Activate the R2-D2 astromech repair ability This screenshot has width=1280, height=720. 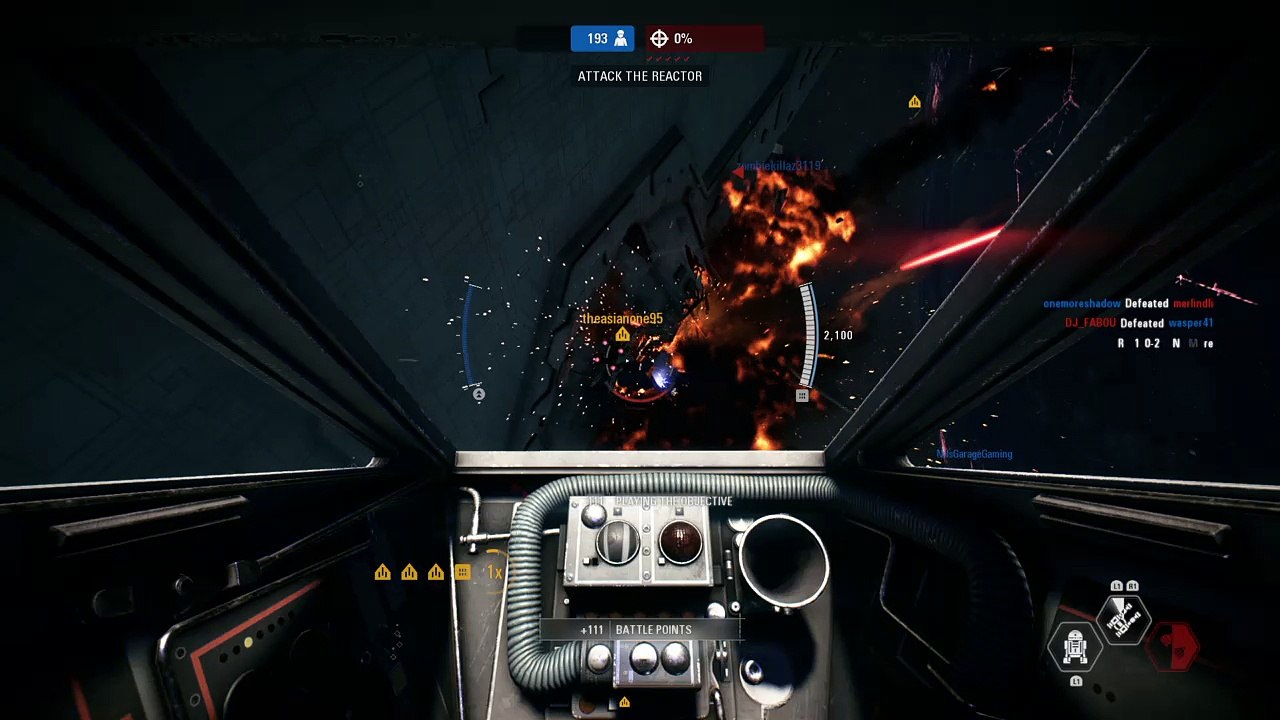pyautogui.click(x=1075, y=648)
